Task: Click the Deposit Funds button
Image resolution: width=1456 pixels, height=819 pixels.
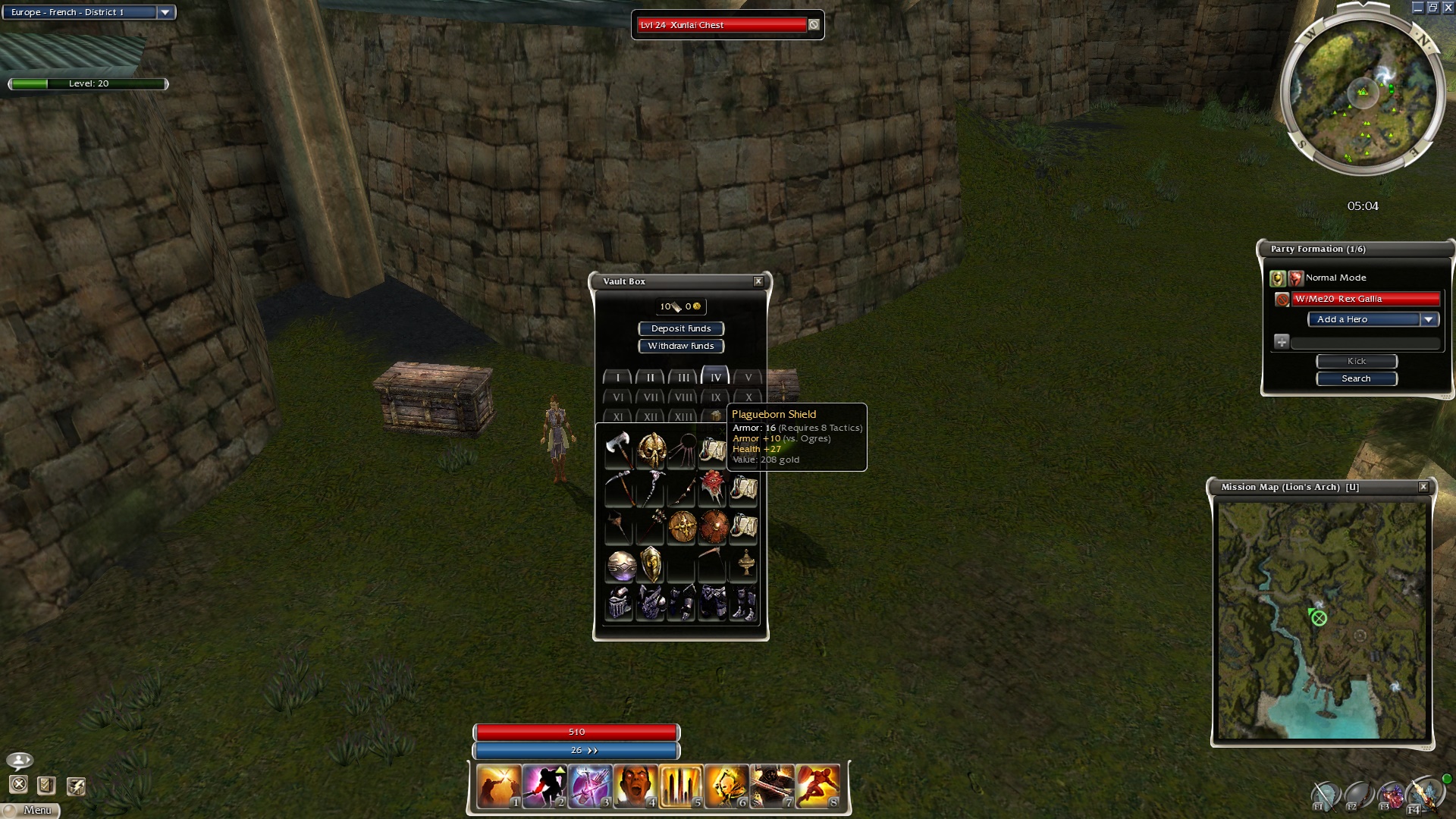Action: point(681,328)
